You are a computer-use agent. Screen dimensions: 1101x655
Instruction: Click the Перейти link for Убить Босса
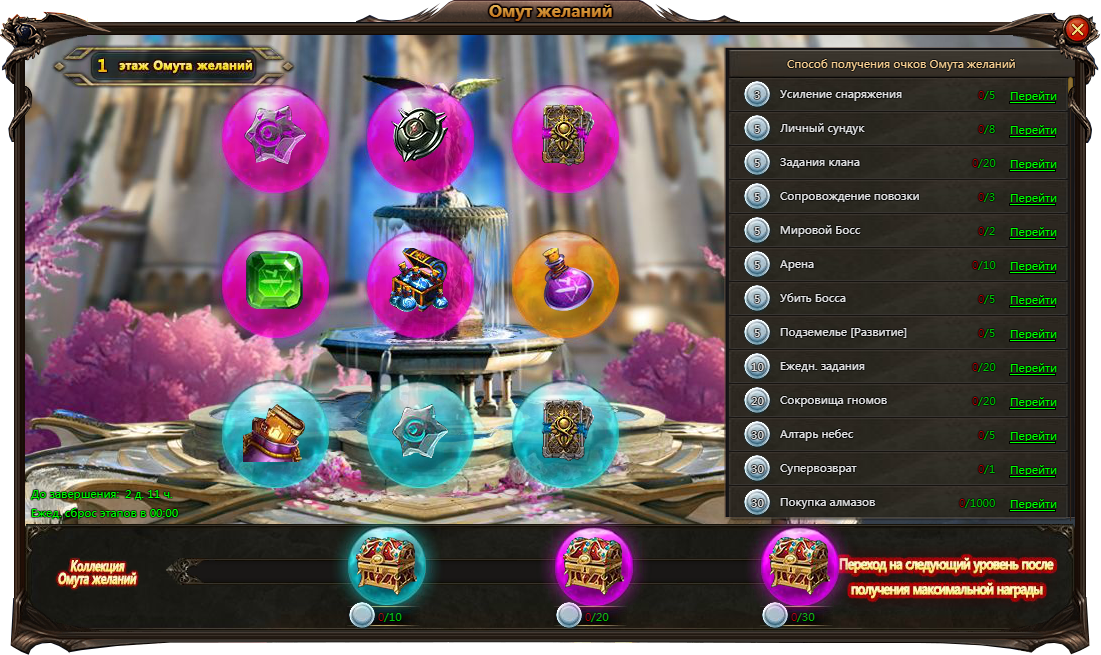(1033, 300)
